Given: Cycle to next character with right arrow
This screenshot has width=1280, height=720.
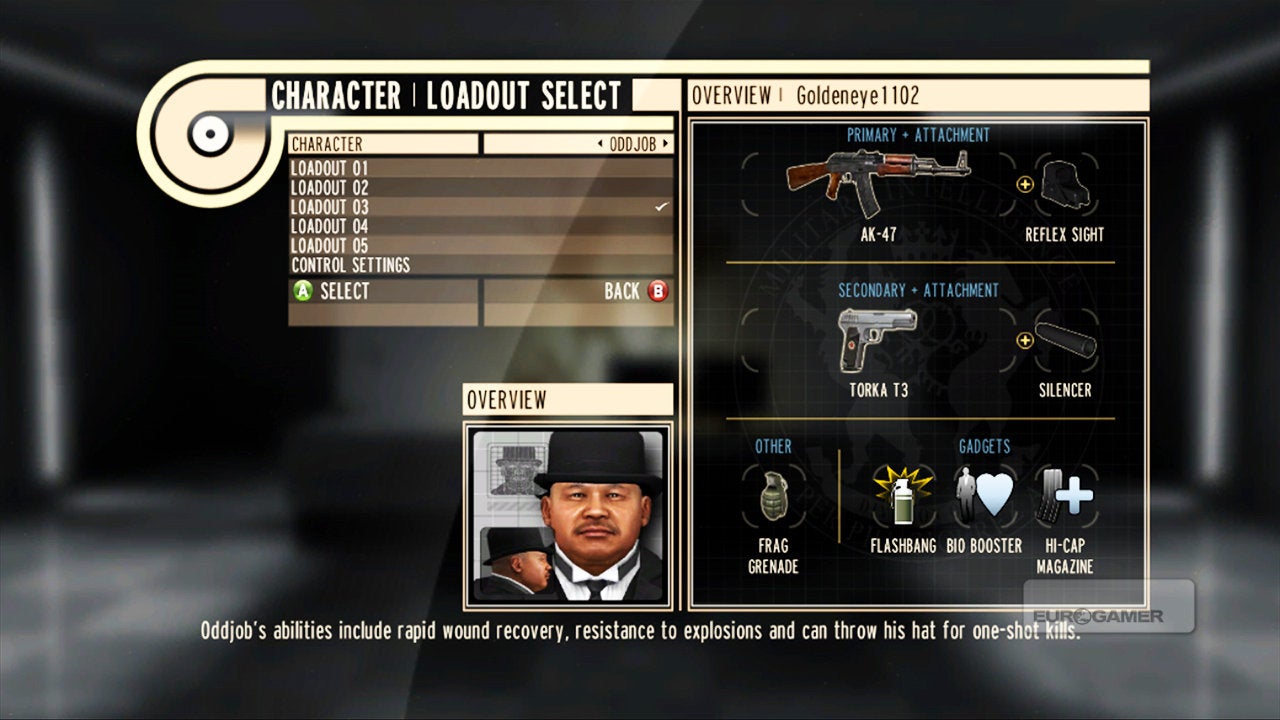Looking at the screenshot, I should (664, 144).
